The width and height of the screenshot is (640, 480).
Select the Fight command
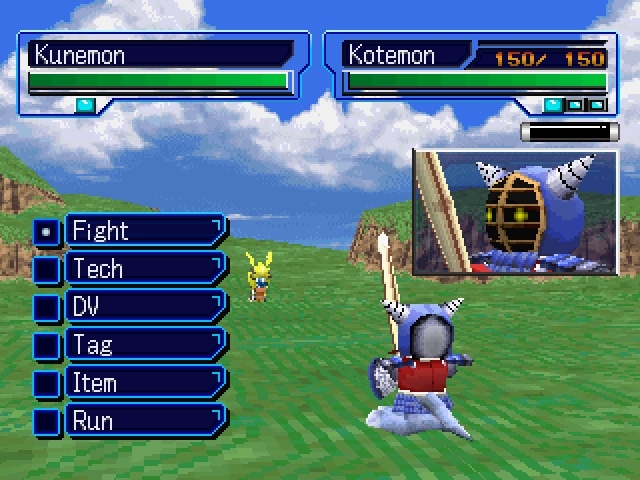145,231
